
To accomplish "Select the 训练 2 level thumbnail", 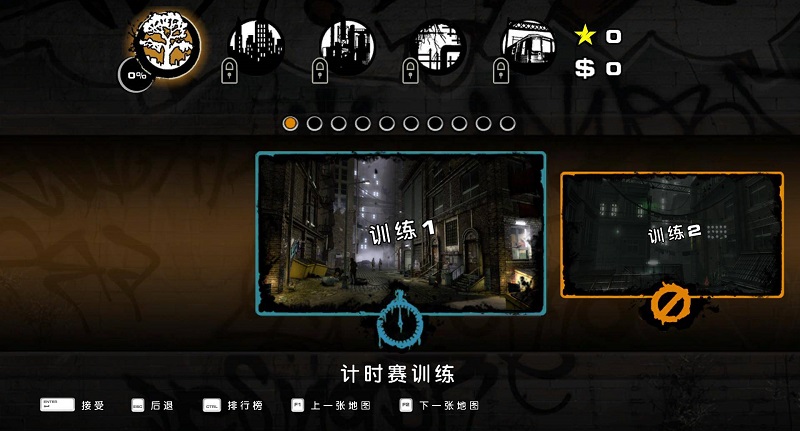I will coord(672,234).
